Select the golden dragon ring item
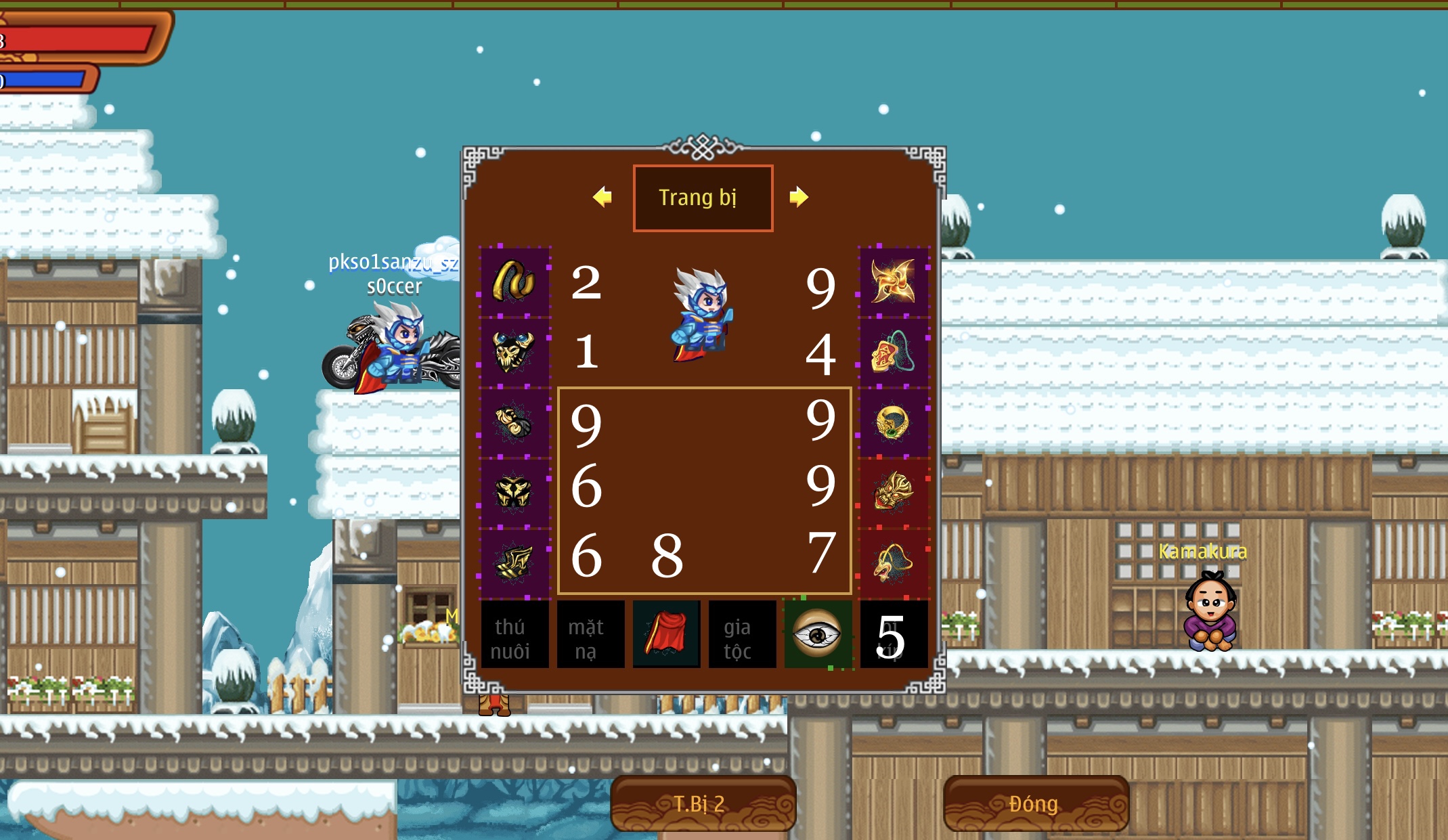This screenshot has width=1448, height=840. pos(894,420)
